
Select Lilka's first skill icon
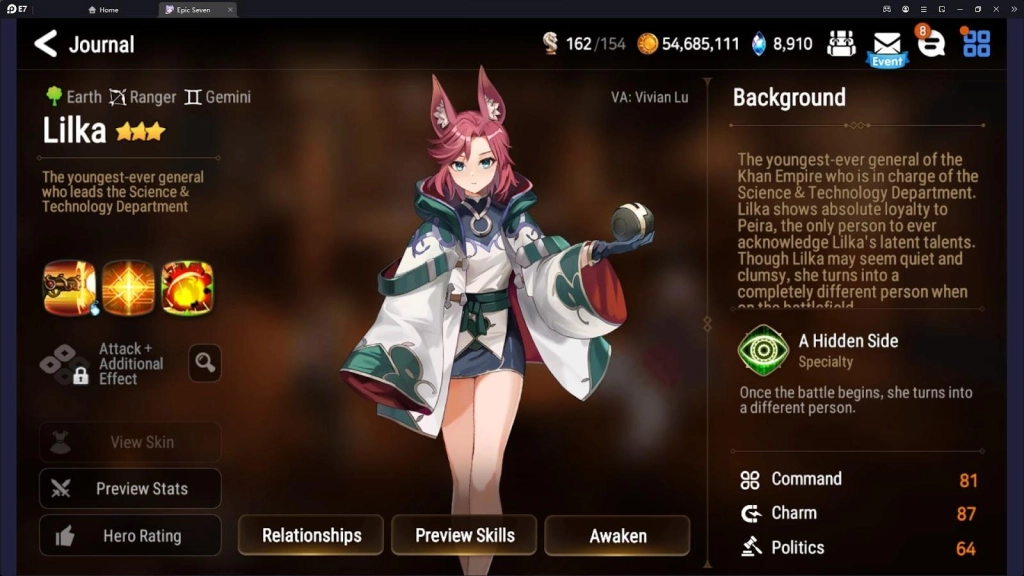(69, 288)
